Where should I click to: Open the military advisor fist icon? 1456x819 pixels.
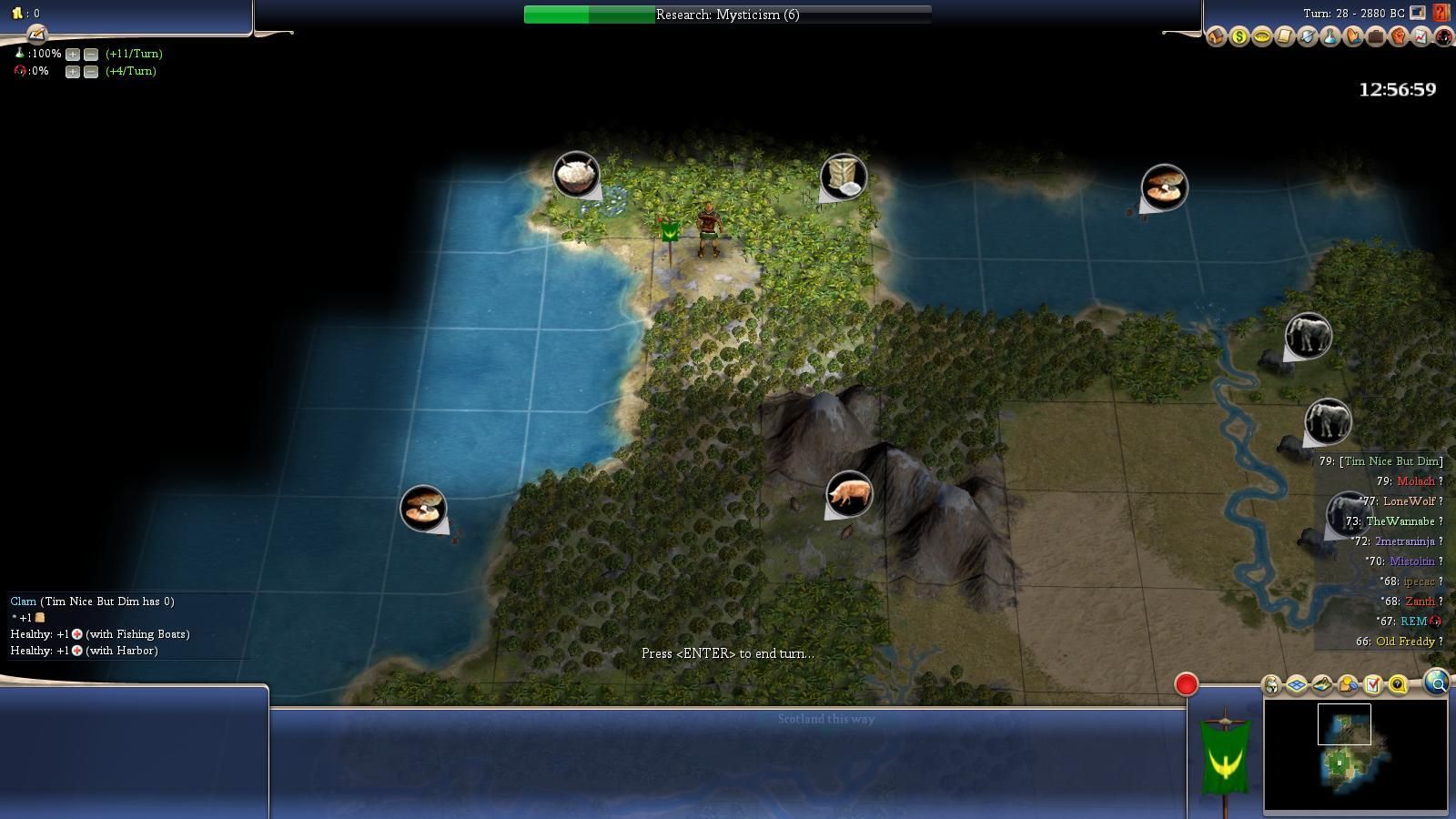(x=1398, y=37)
